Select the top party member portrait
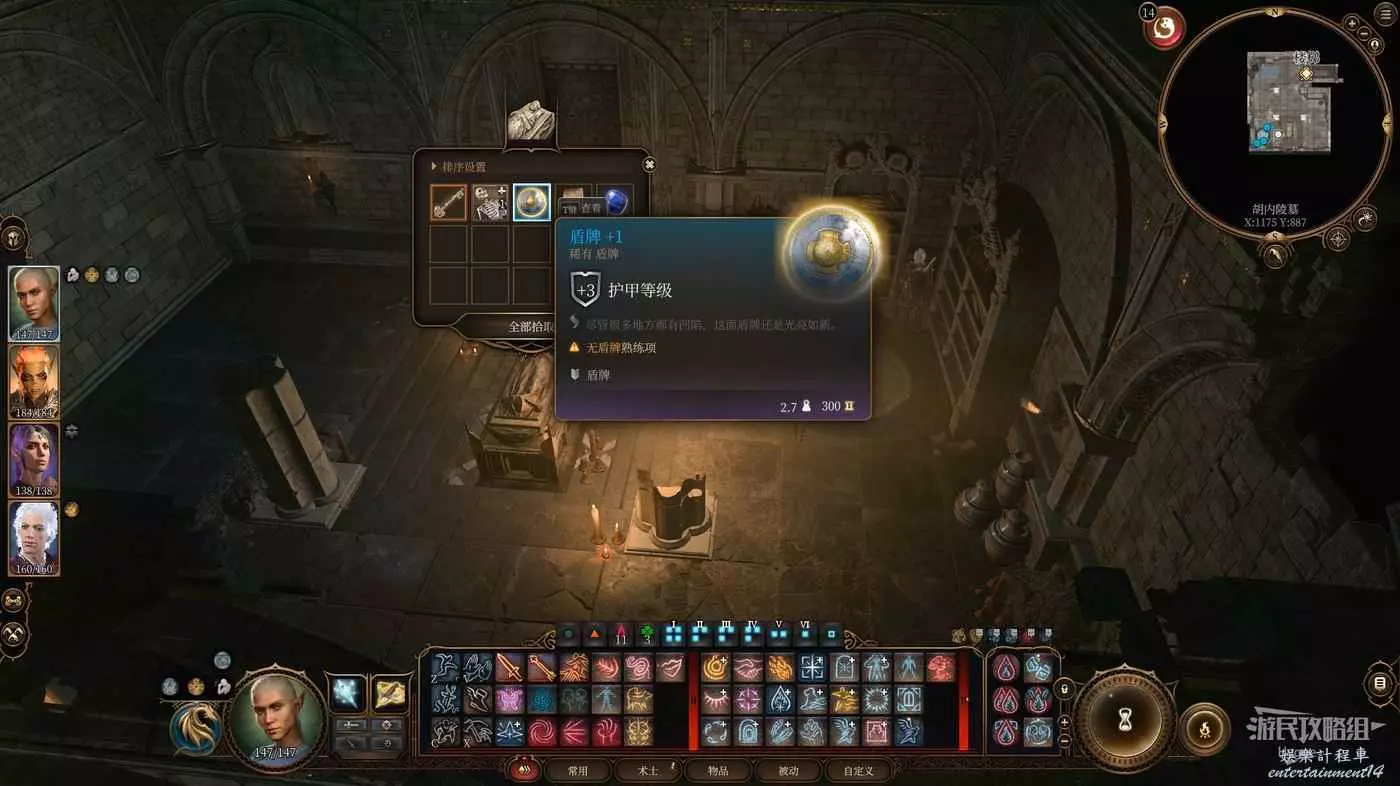Screen dimensions: 1400x786 click(x=34, y=304)
